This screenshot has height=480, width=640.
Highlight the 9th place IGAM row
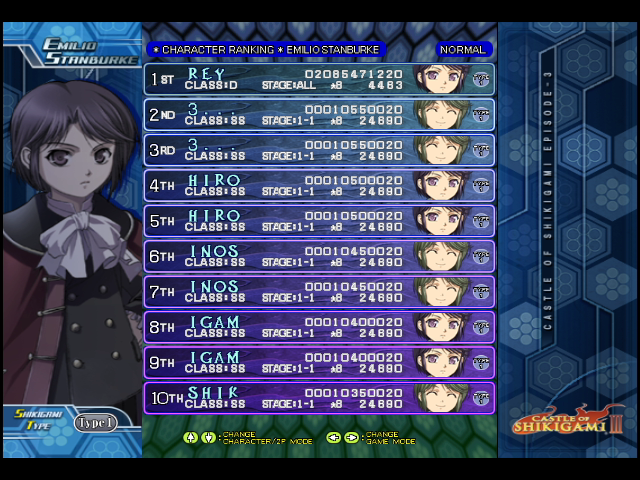pyautogui.click(x=320, y=362)
